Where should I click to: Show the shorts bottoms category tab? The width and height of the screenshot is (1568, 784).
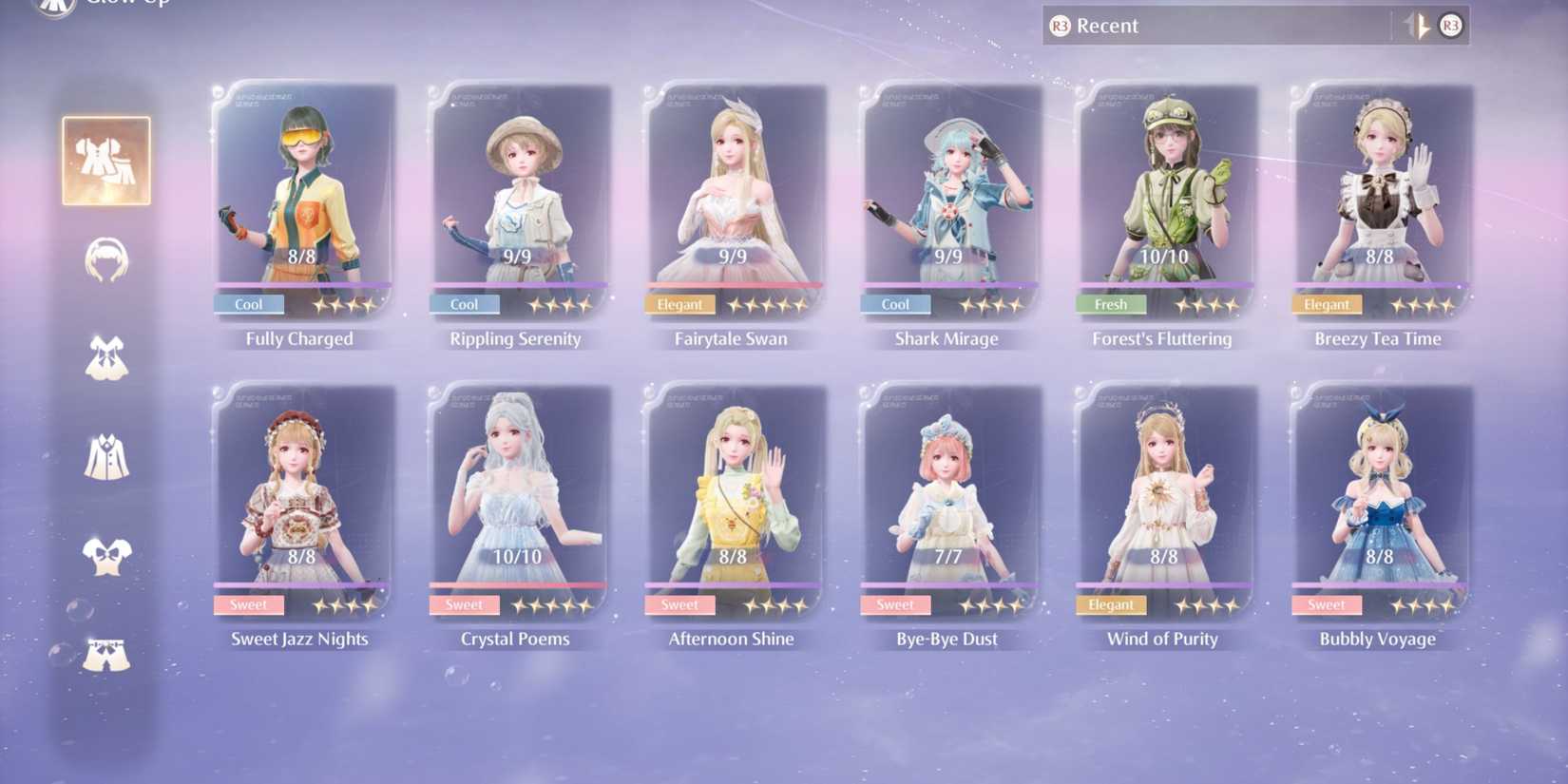click(106, 655)
